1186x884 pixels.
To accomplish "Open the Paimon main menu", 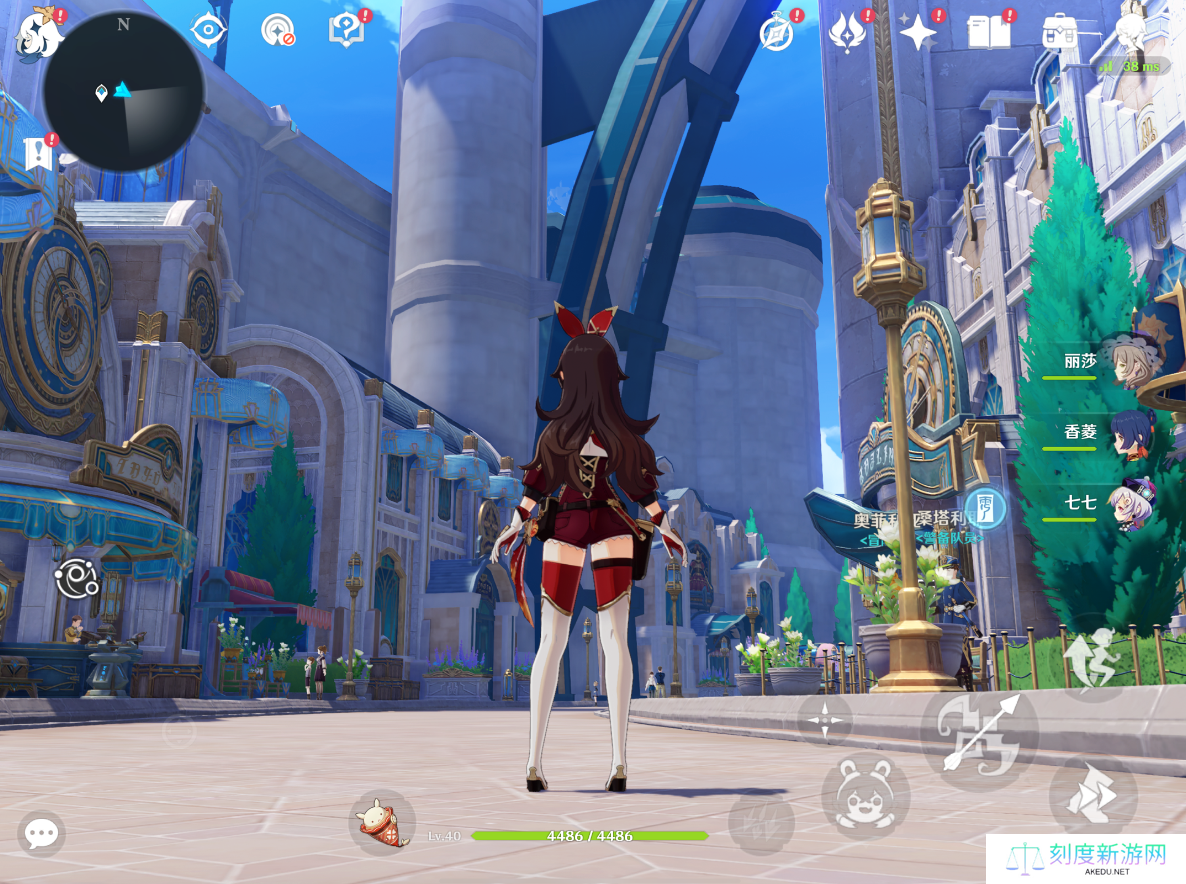I will [40, 32].
